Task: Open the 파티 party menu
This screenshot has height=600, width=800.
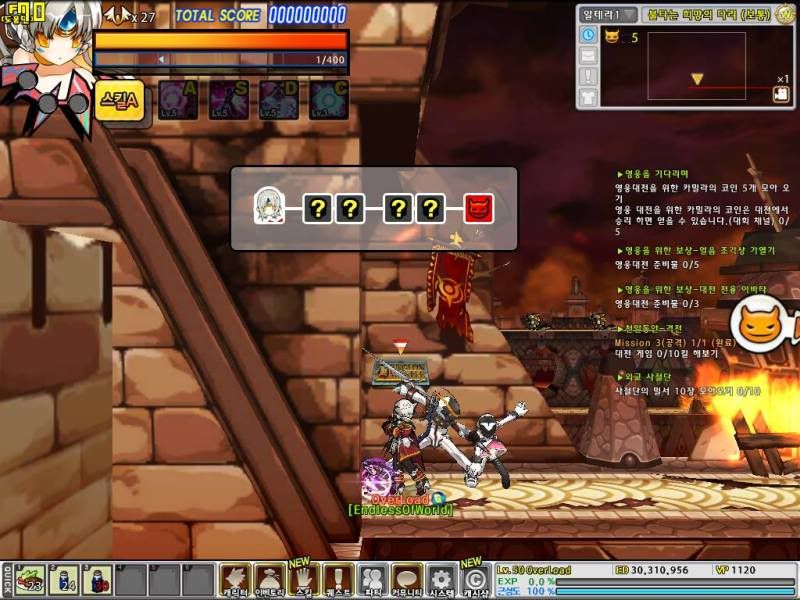Action: click(373, 579)
